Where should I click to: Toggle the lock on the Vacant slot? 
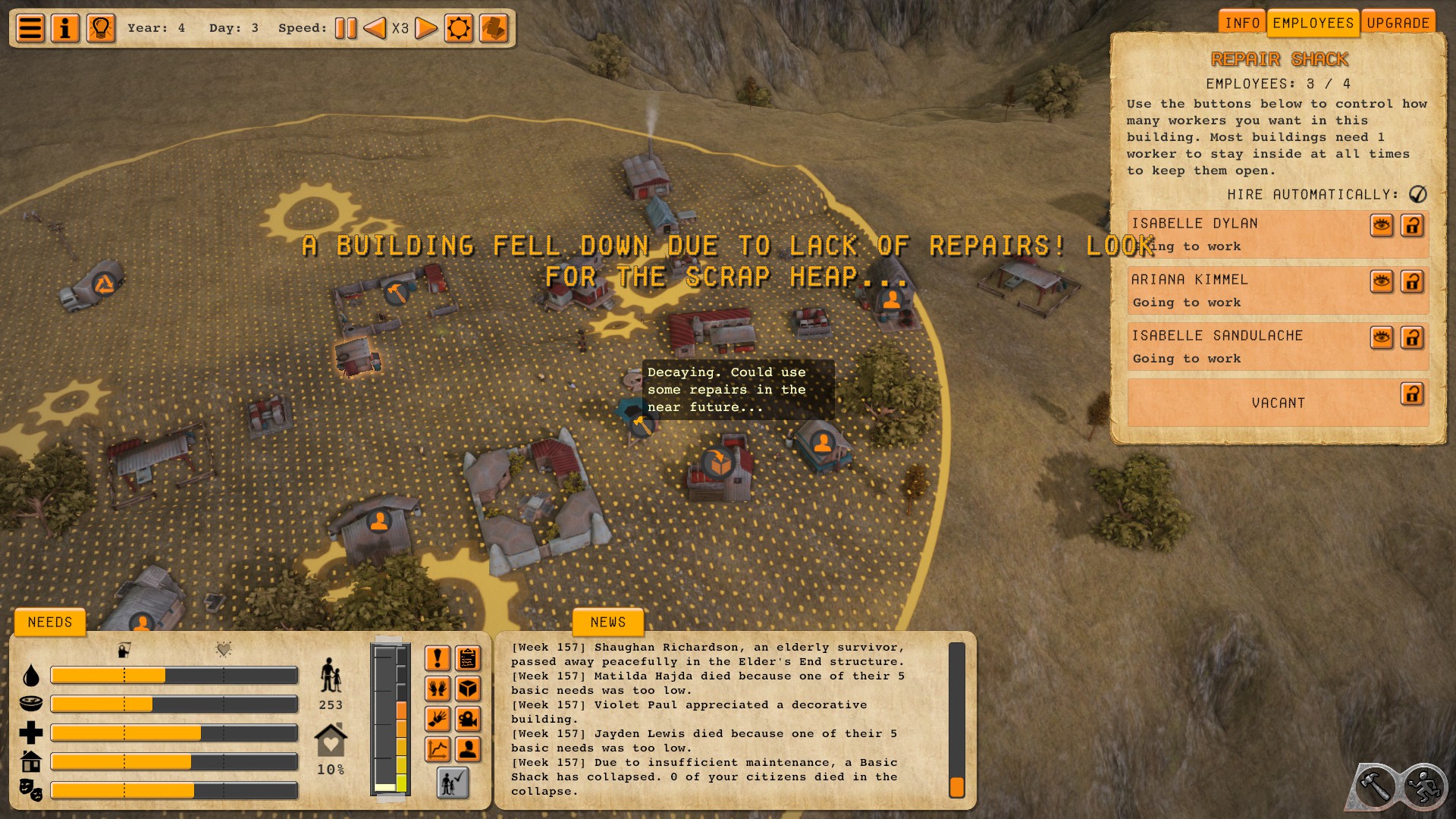(1412, 394)
